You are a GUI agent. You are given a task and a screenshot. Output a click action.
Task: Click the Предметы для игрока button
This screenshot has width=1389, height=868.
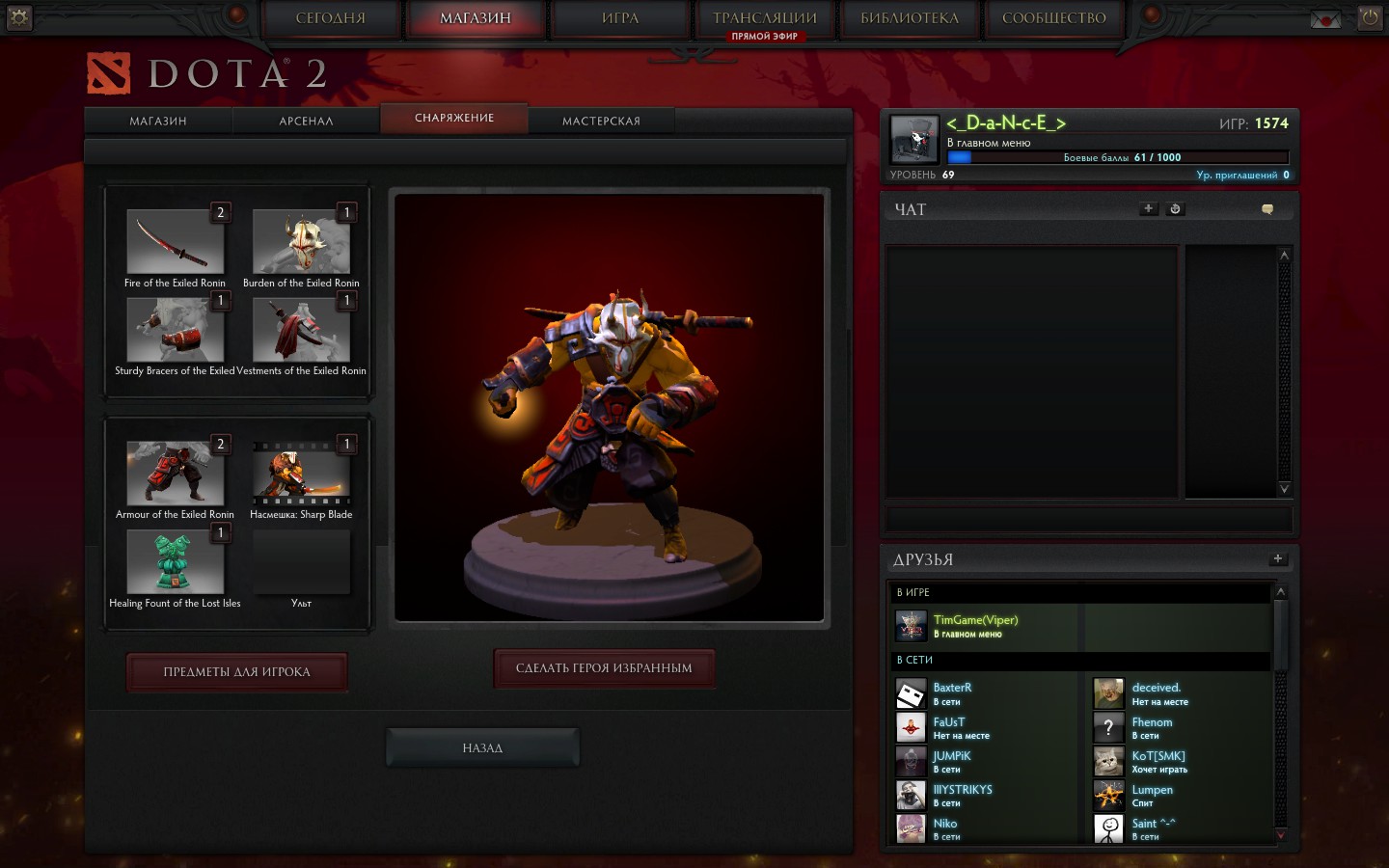(x=236, y=672)
